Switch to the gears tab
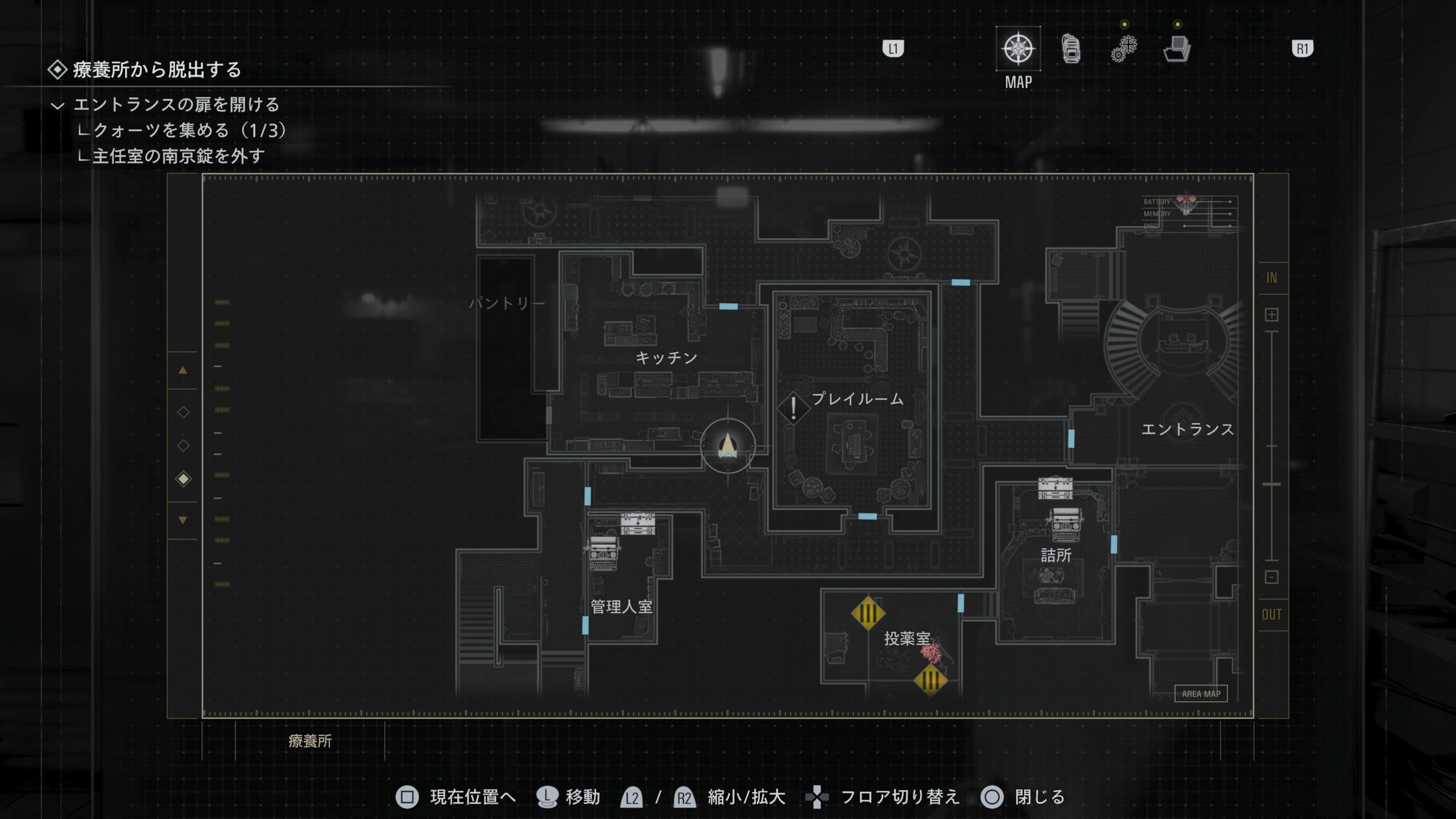The image size is (1456, 819). coord(1124,49)
